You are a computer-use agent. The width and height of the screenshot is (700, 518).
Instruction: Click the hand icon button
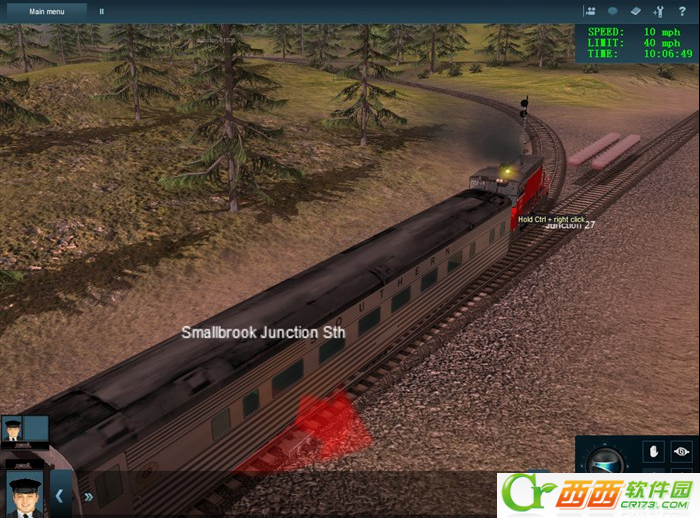pos(655,451)
